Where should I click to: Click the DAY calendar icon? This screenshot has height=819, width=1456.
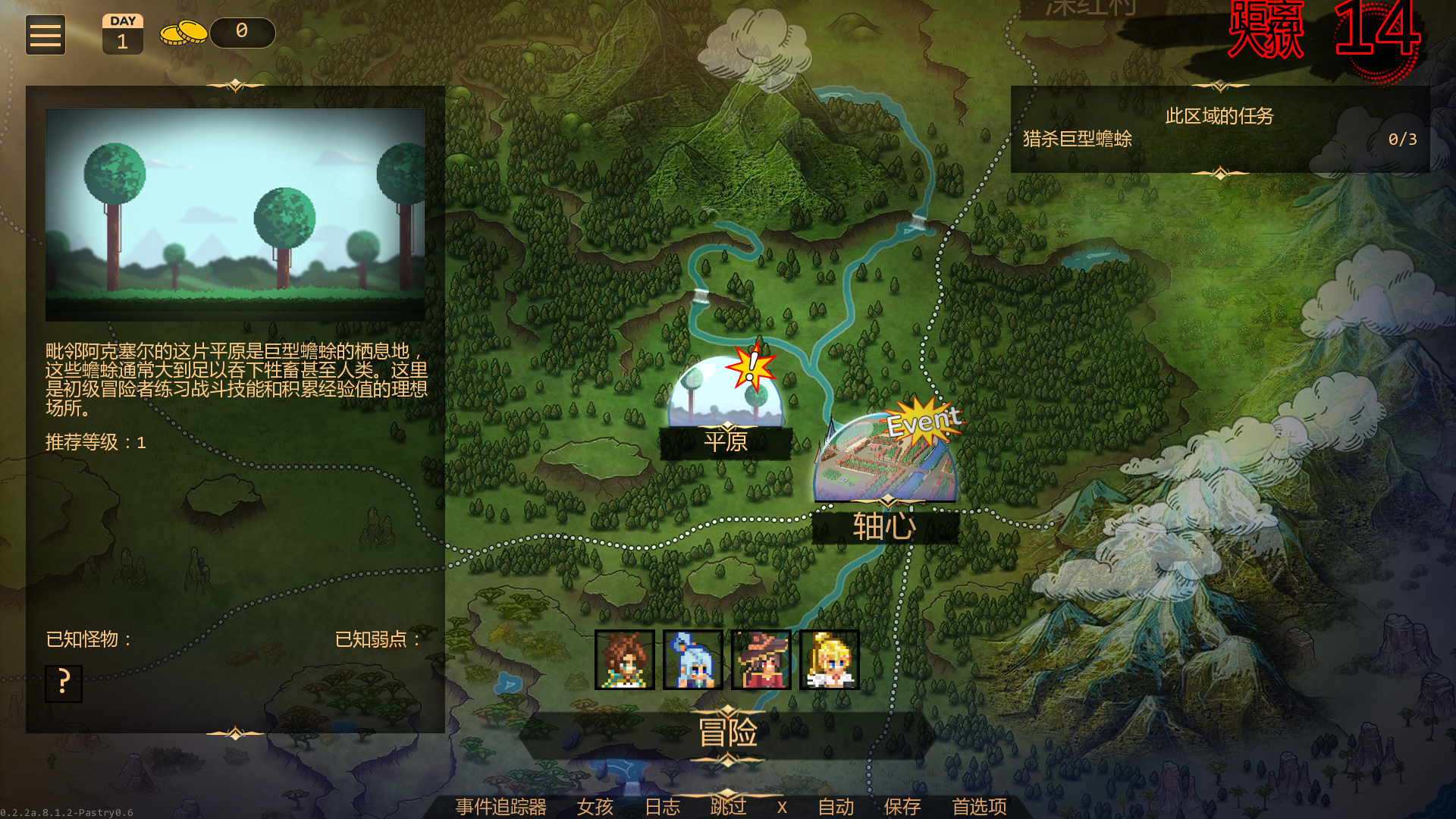coord(123,35)
